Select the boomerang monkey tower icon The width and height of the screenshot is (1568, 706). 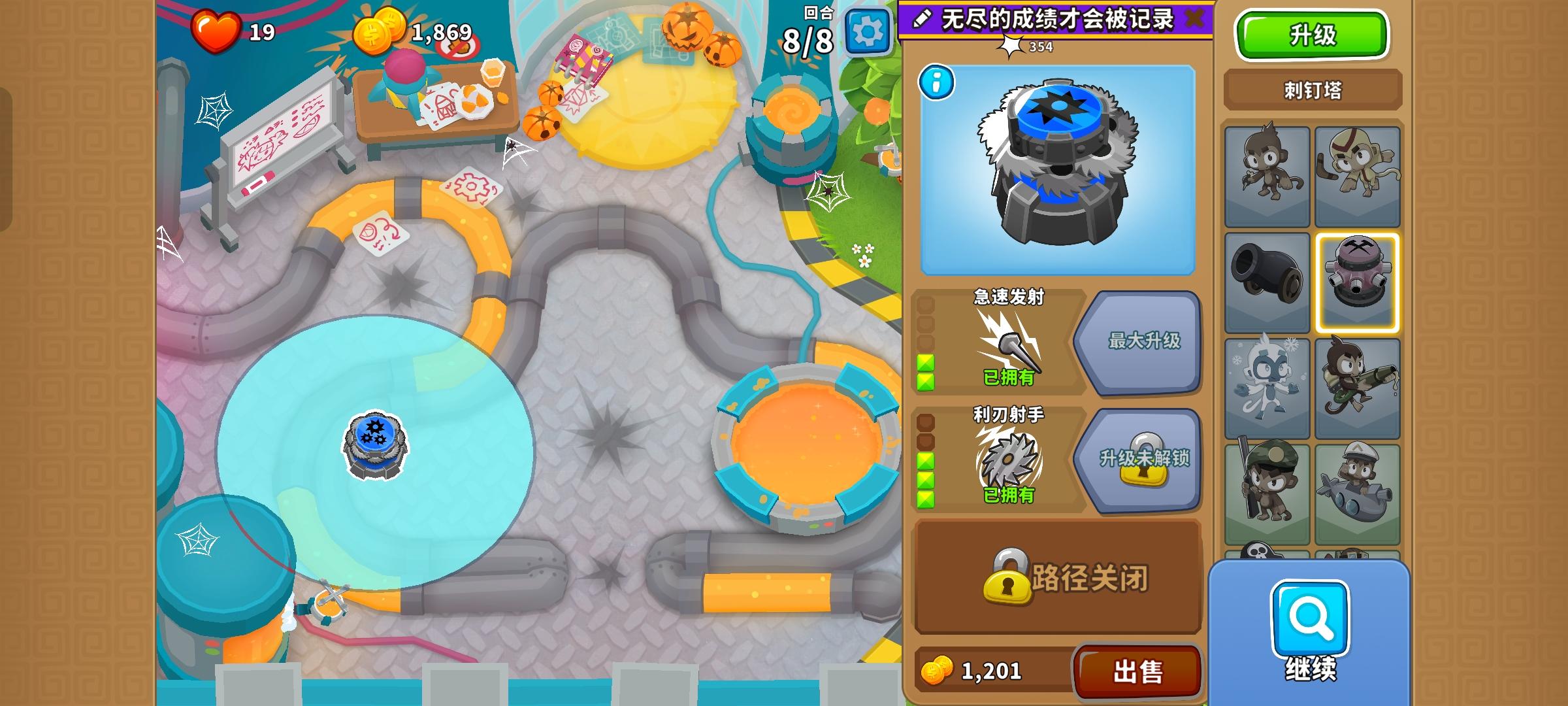(1358, 175)
